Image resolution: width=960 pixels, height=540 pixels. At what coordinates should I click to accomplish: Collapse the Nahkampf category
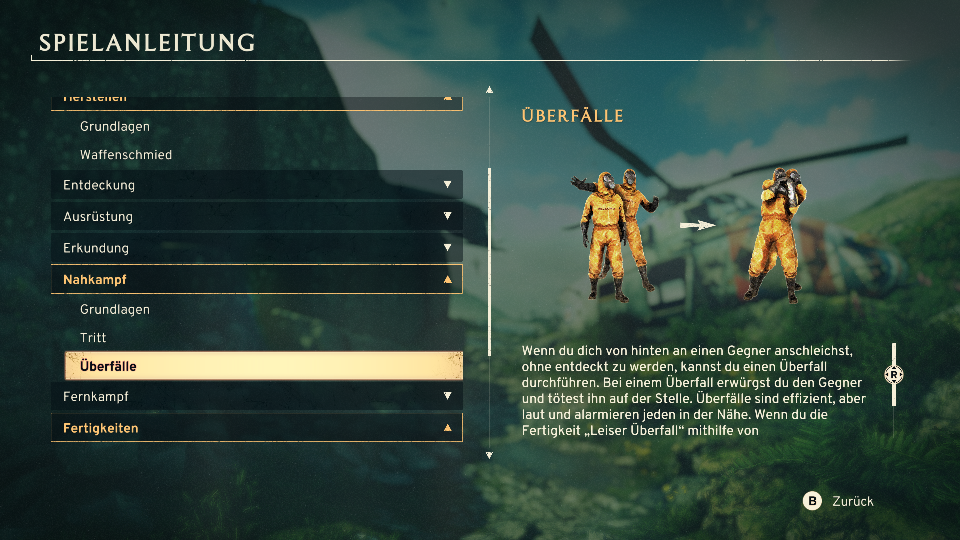pos(256,280)
